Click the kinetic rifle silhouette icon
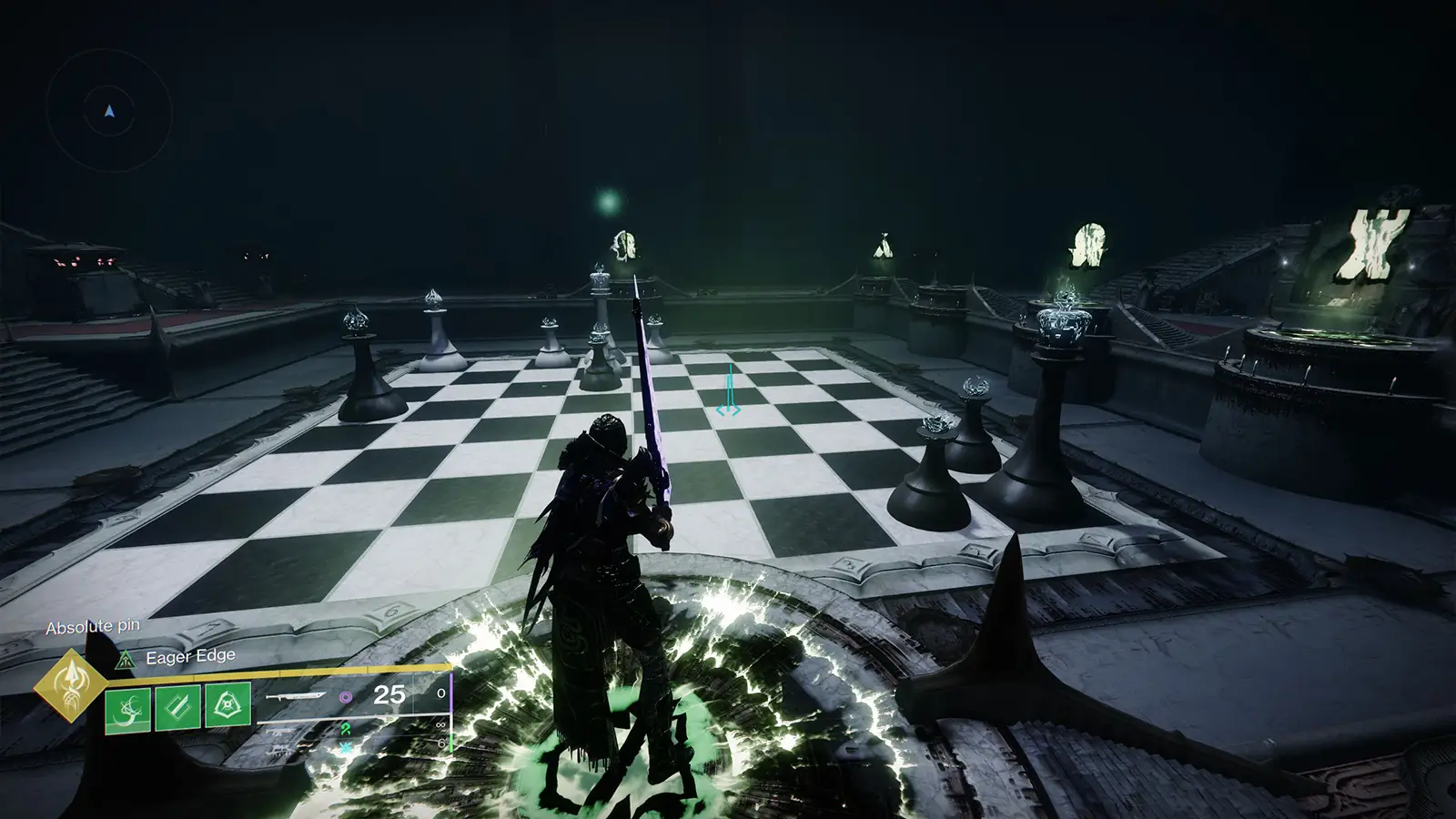 (277, 732)
